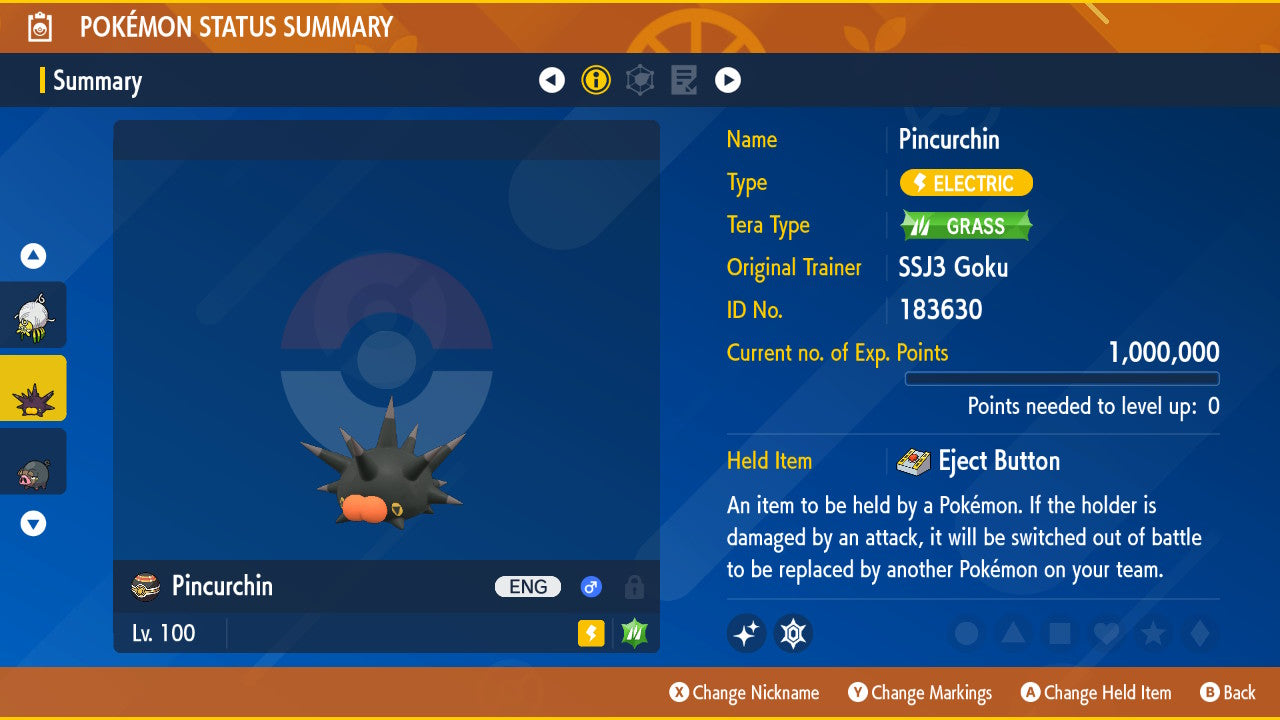The image size is (1280, 720).
Task: Click Change Nickname option
Action: tap(744, 693)
